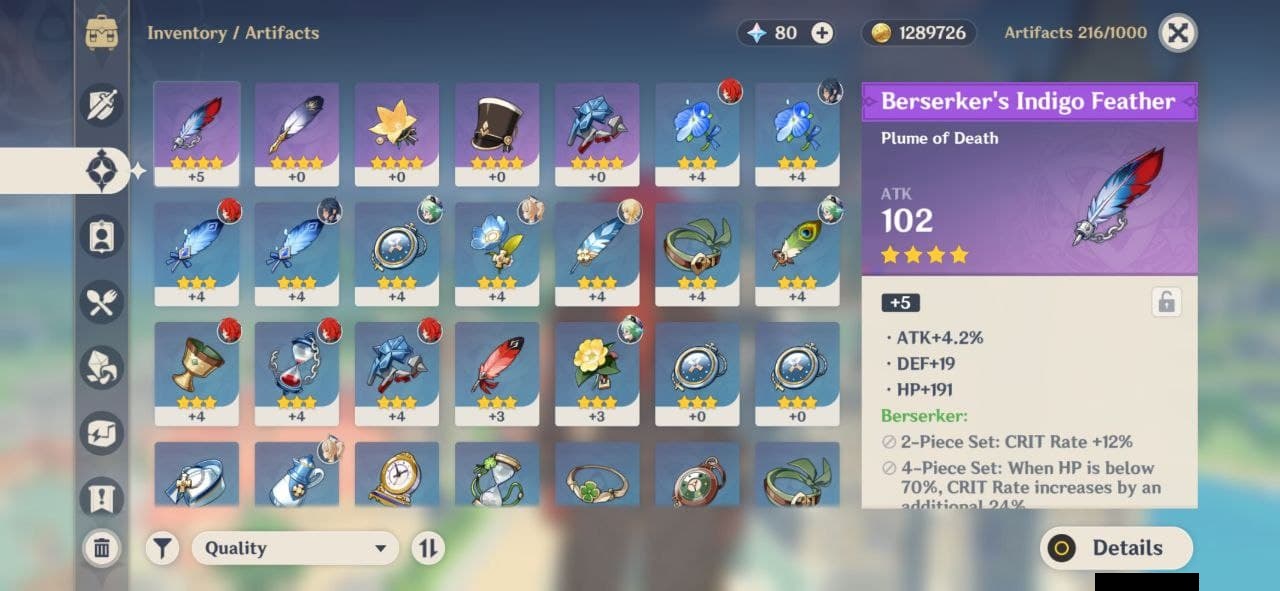Open the Quality sort dropdown
The image size is (1280, 591).
(x=295, y=548)
